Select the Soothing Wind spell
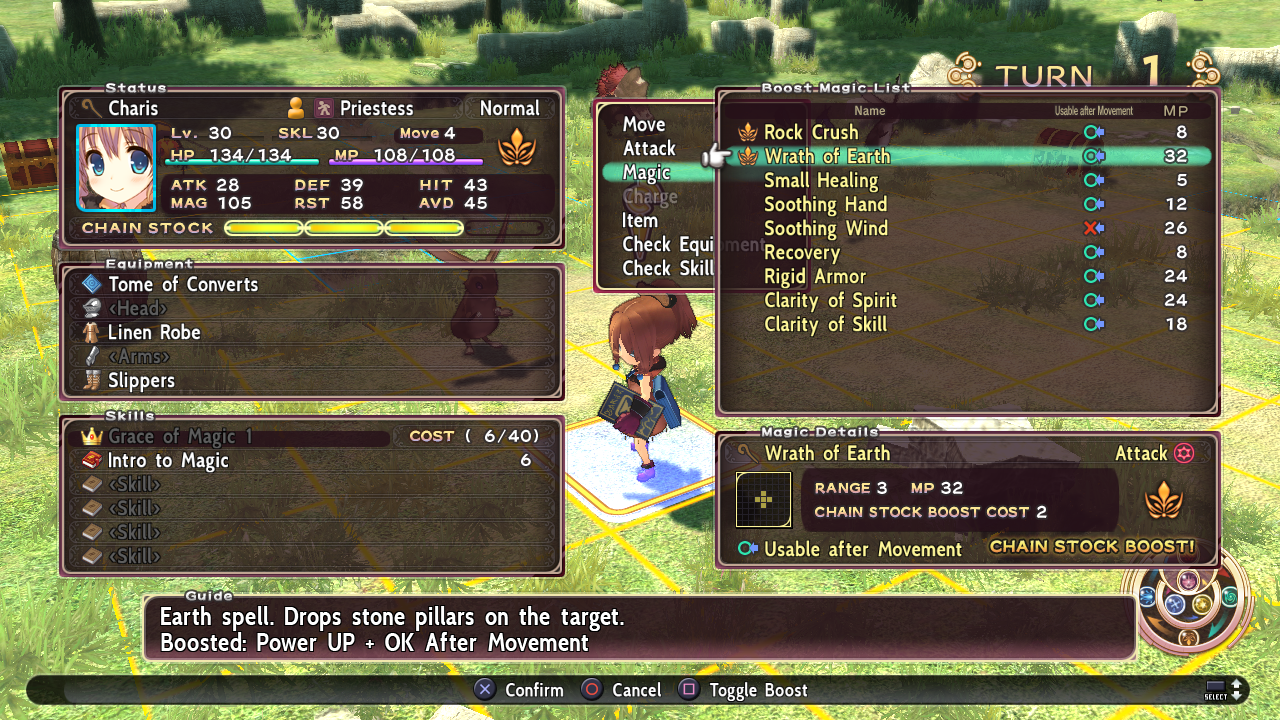This screenshot has height=720, width=1280. 826,229
